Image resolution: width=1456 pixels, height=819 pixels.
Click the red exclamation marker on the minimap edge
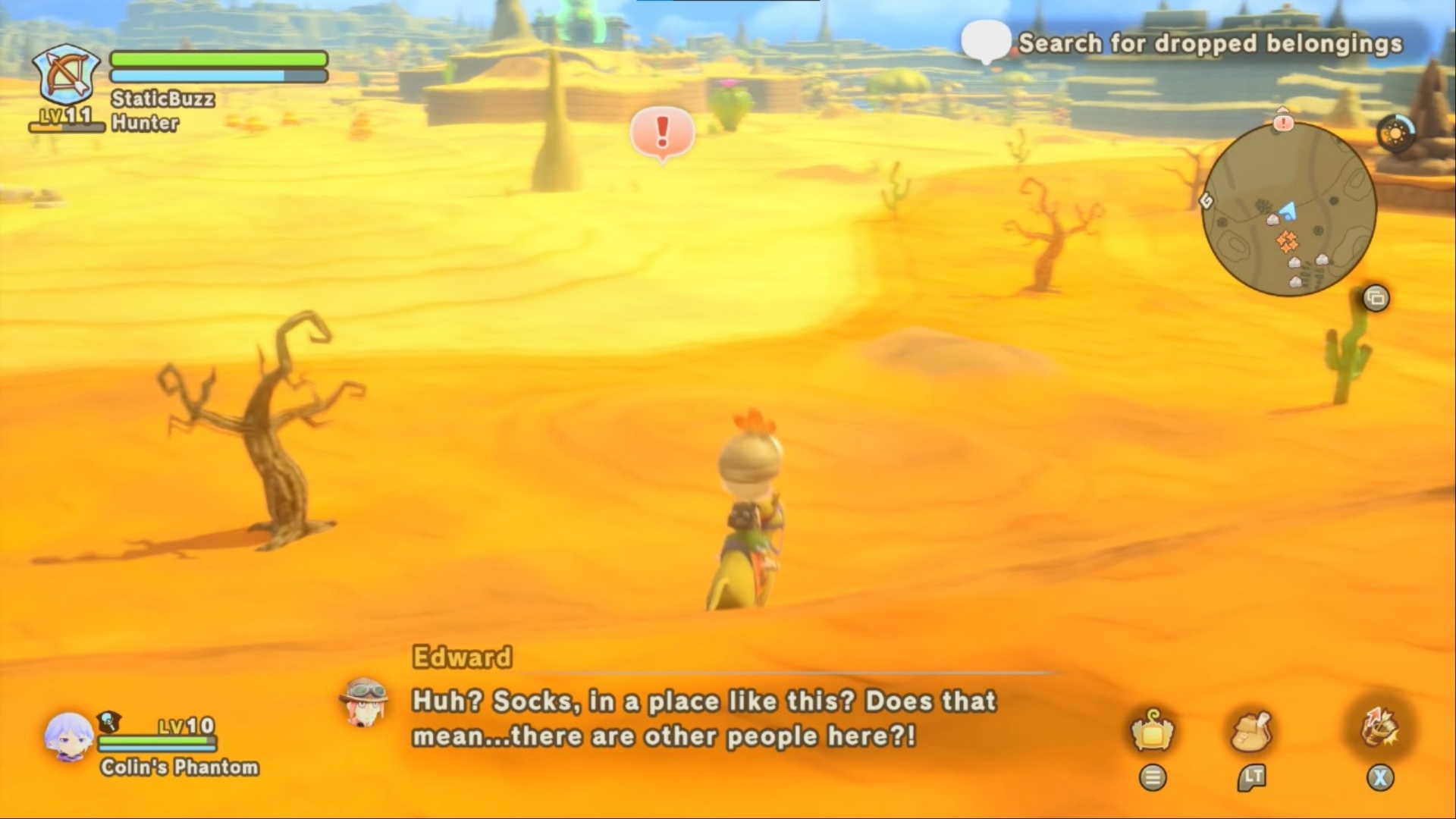tap(1283, 121)
